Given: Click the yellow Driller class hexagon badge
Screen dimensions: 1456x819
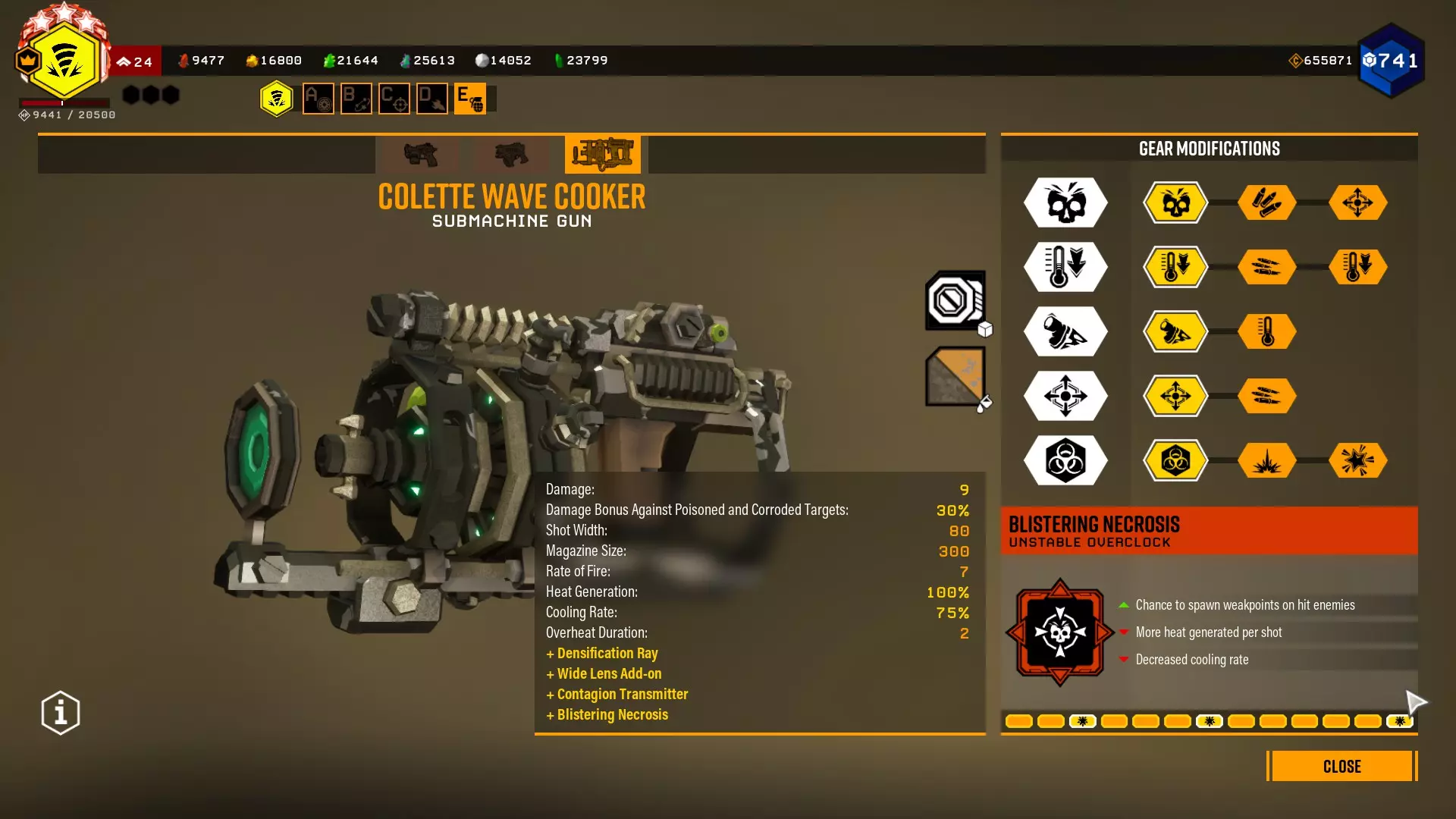Looking at the screenshot, I should point(276,99).
